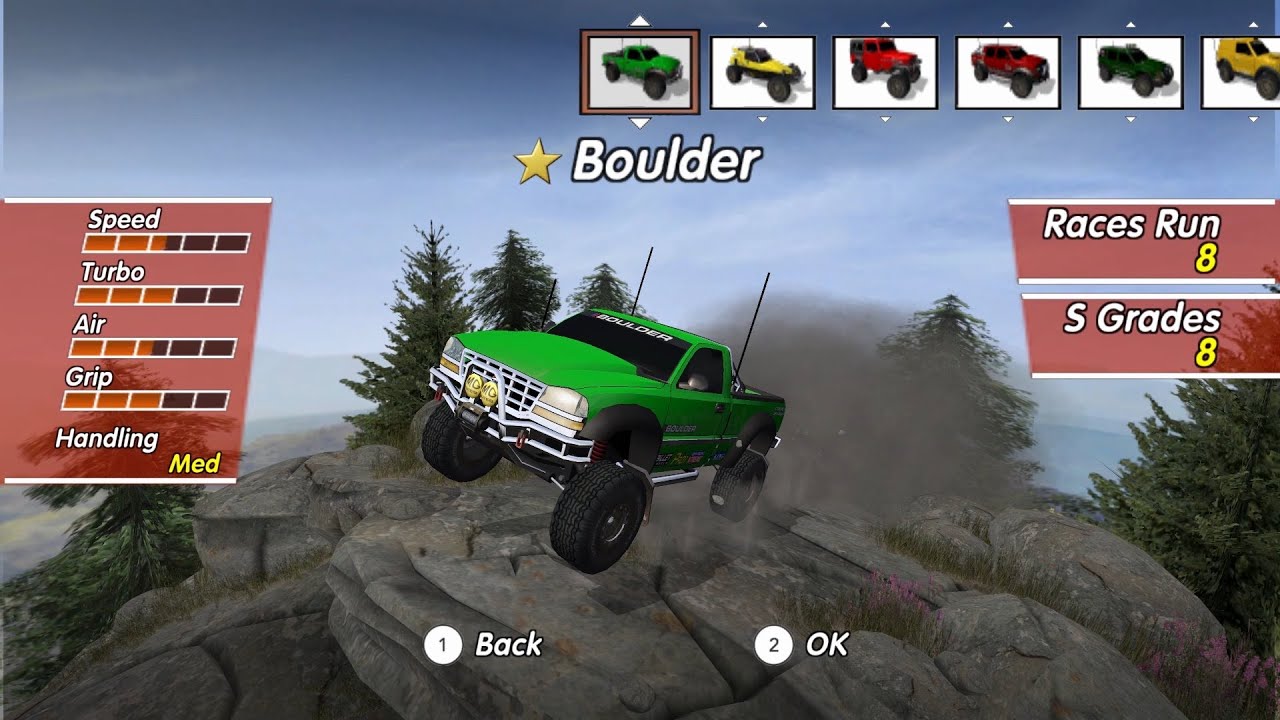Go back using the Back button

click(484, 645)
